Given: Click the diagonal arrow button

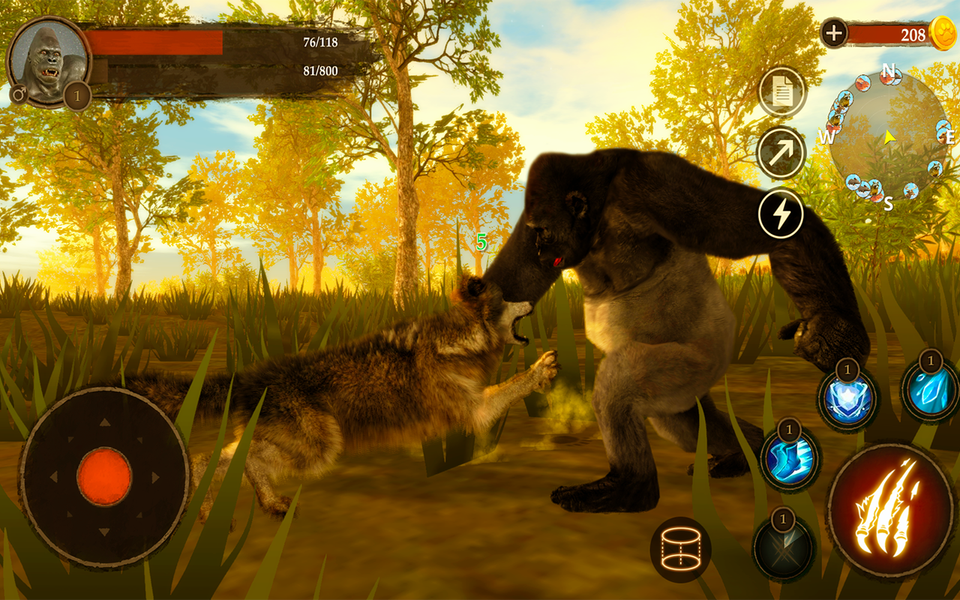Looking at the screenshot, I should [x=781, y=153].
